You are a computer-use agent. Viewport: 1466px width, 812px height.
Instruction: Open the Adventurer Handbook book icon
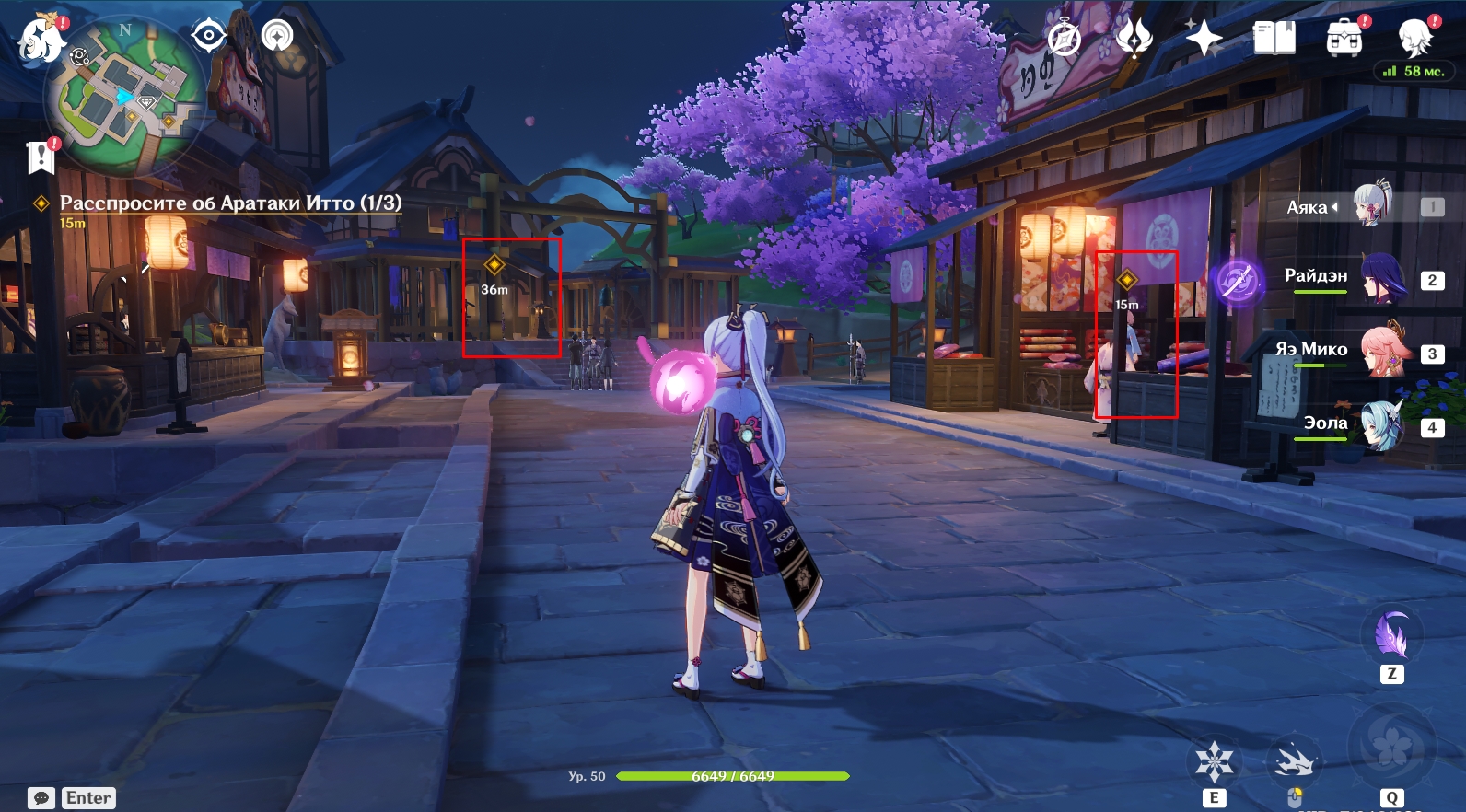[1274, 39]
